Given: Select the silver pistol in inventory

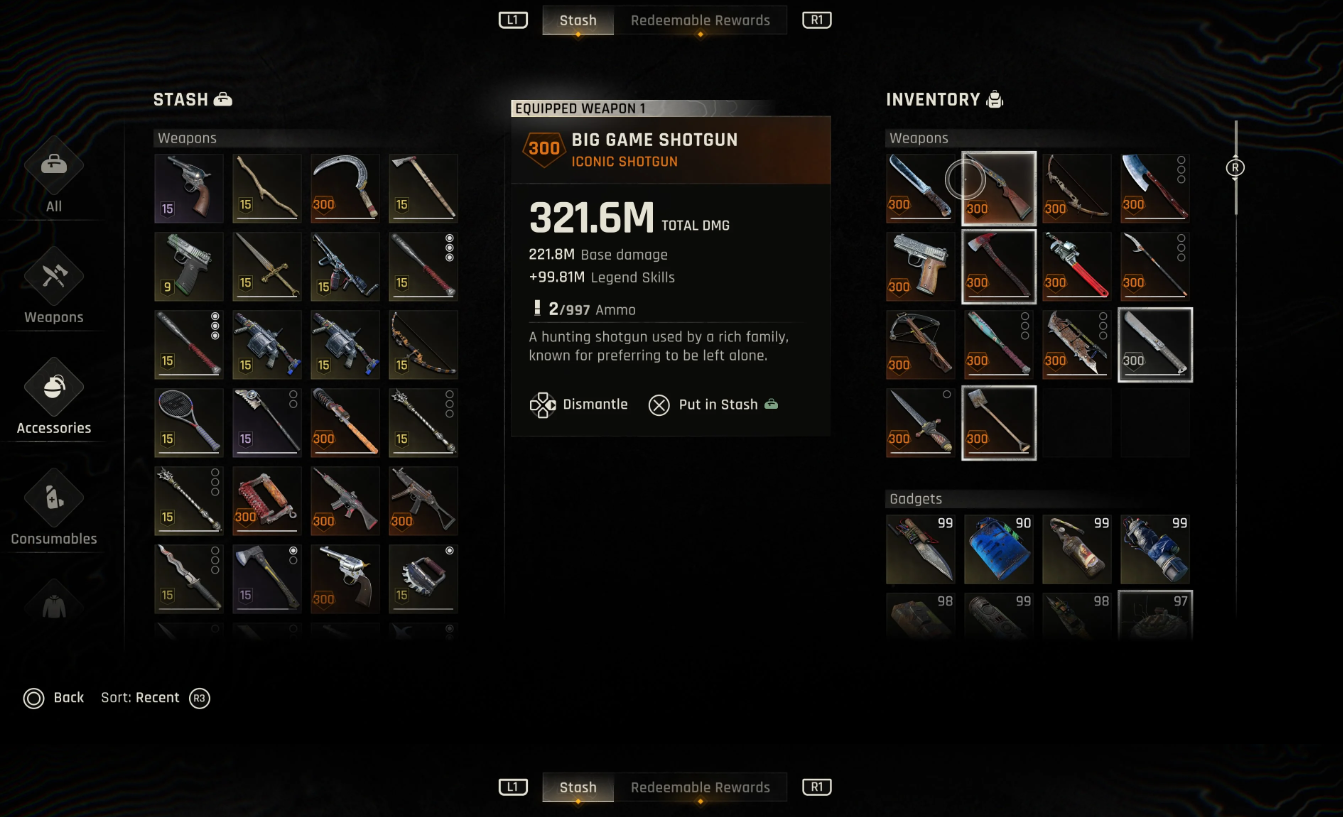Looking at the screenshot, I should (x=921, y=266).
